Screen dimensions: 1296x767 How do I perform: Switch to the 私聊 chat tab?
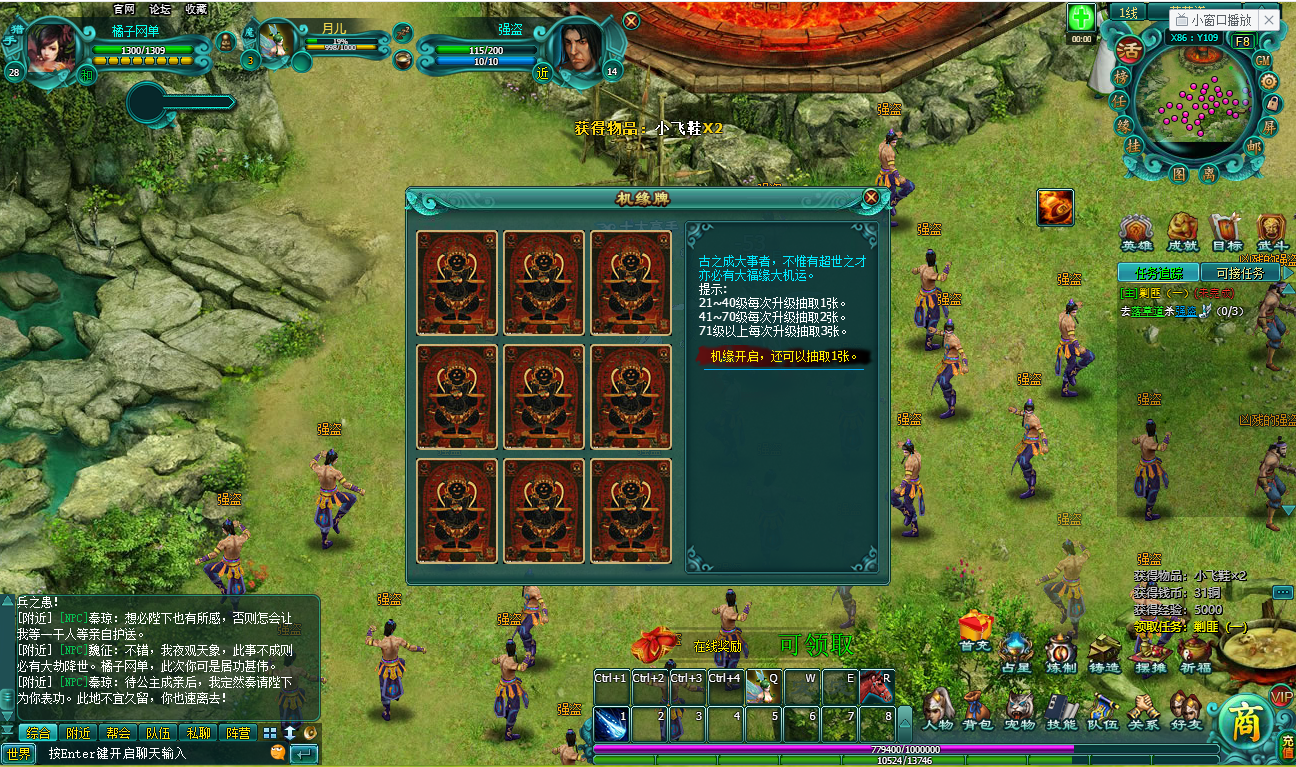[199, 731]
